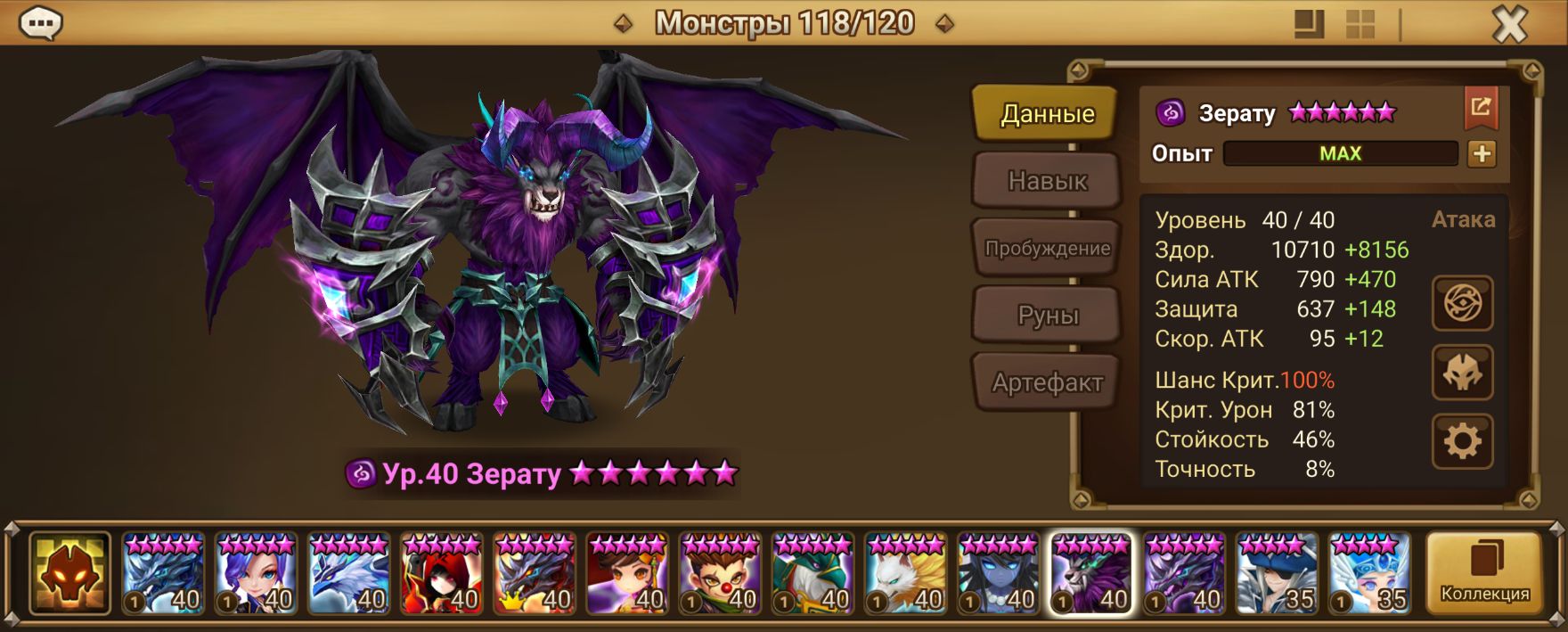
Task: Select the purple-haired girl monster thumbnail
Action: [257, 573]
